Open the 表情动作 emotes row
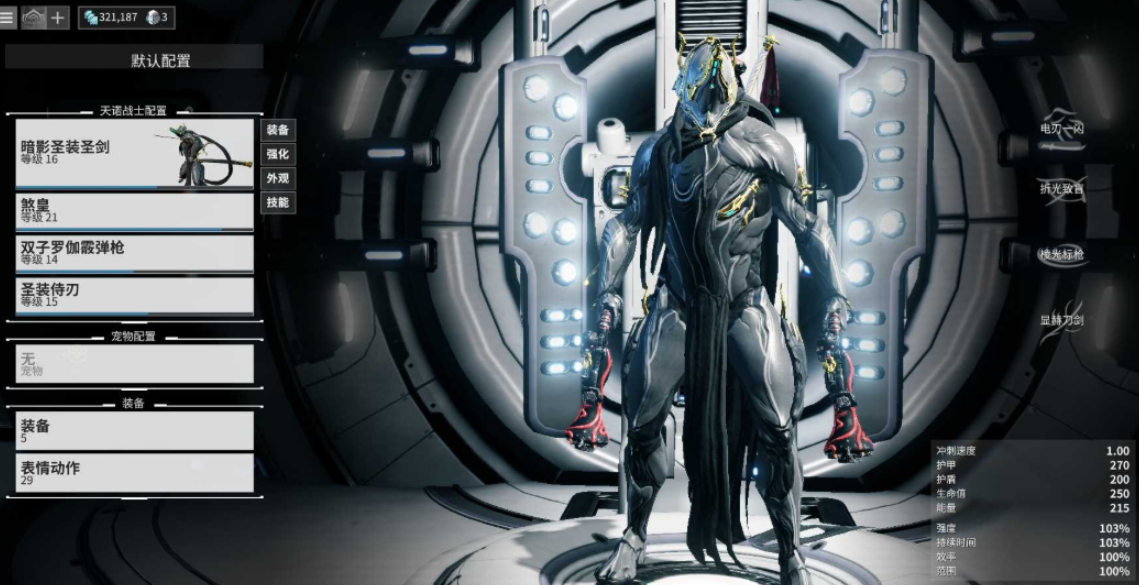This screenshot has height=585, width=1139. point(134,472)
